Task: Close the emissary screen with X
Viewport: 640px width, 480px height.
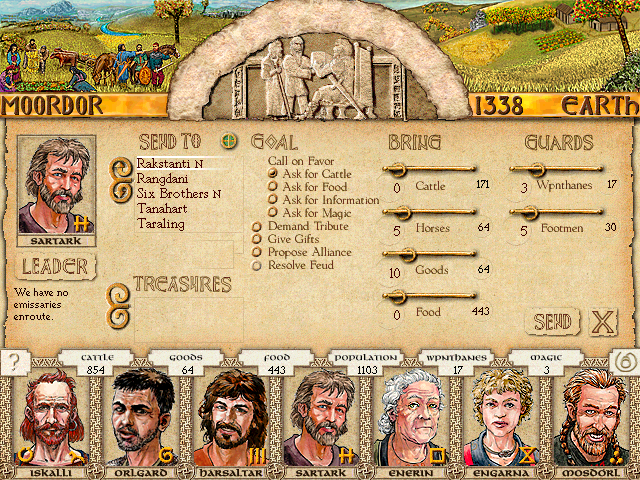Action: [602, 322]
